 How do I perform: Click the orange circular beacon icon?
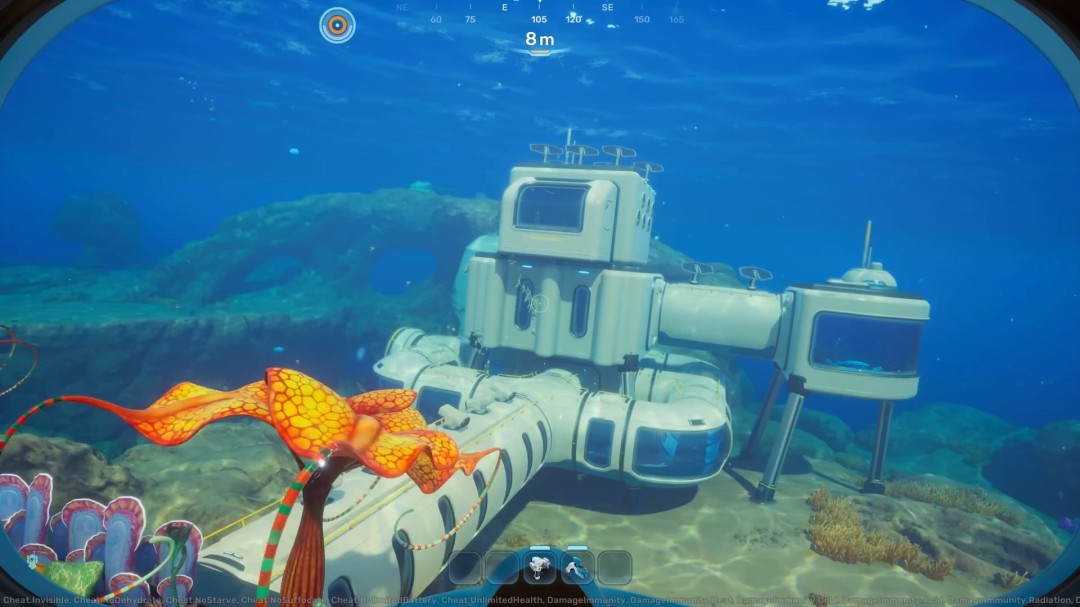pyautogui.click(x=337, y=25)
